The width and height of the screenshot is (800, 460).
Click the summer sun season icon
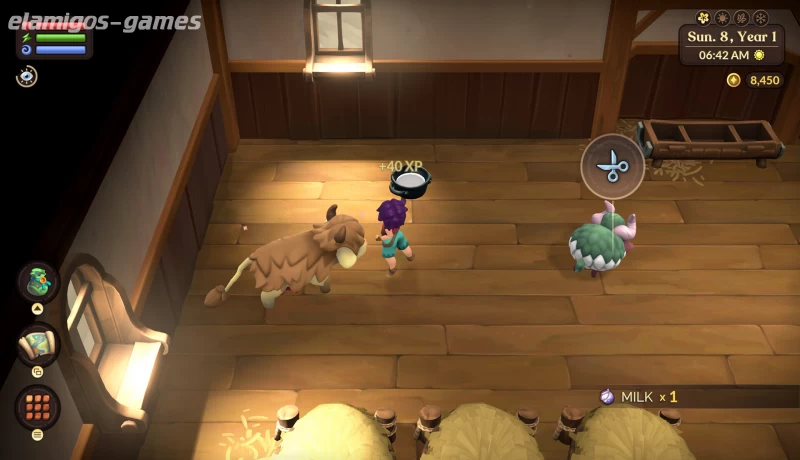tap(722, 18)
